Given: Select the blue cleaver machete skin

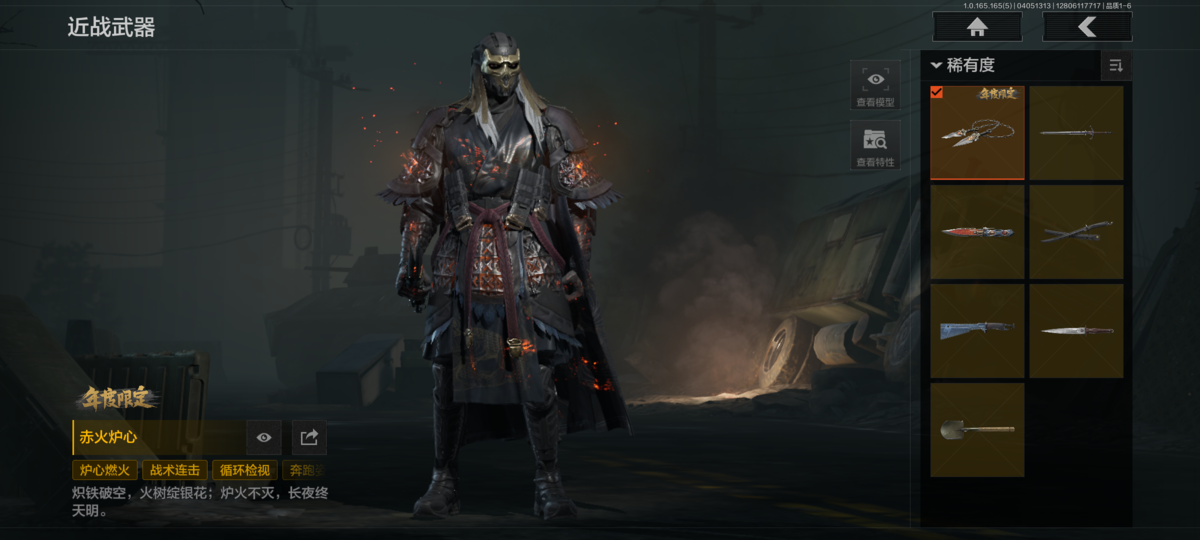Looking at the screenshot, I should tap(977, 330).
